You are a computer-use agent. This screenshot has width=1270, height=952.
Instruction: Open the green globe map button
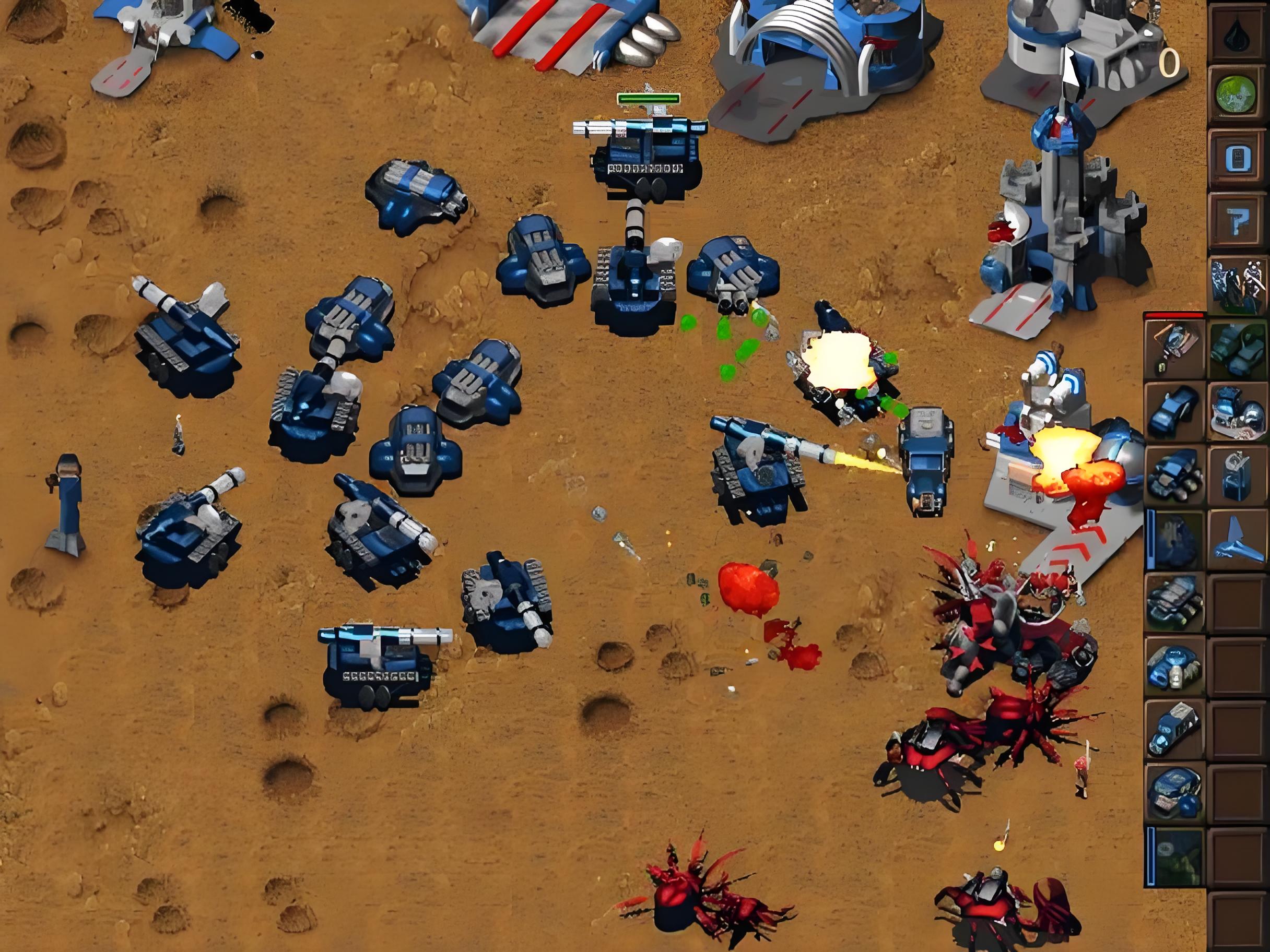tap(1237, 93)
